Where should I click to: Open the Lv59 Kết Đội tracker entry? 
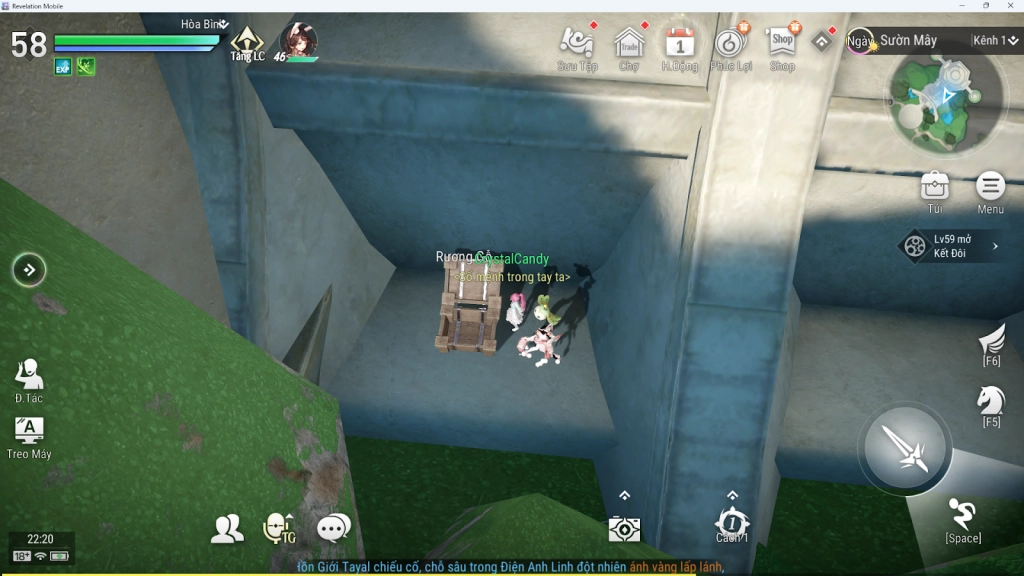pyautogui.click(x=949, y=246)
